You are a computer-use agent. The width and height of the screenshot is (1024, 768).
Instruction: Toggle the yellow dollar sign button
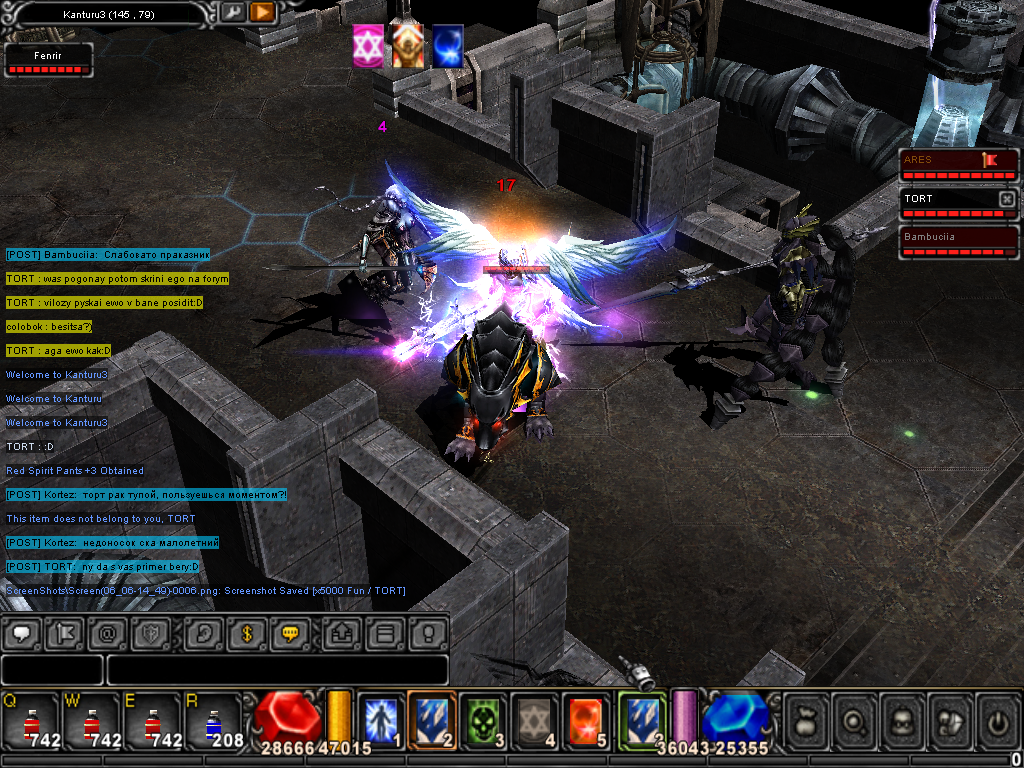point(246,633)
